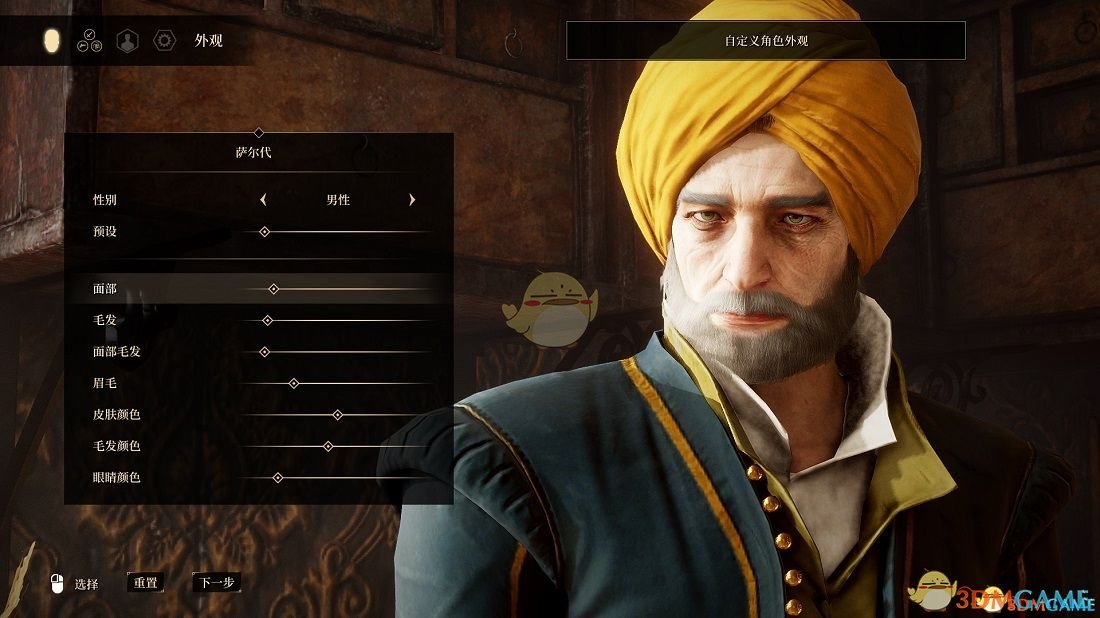1100x618 pixels.
Task: Adjust the 眉毛 eyebrows slider
Action: coord(294,383)
